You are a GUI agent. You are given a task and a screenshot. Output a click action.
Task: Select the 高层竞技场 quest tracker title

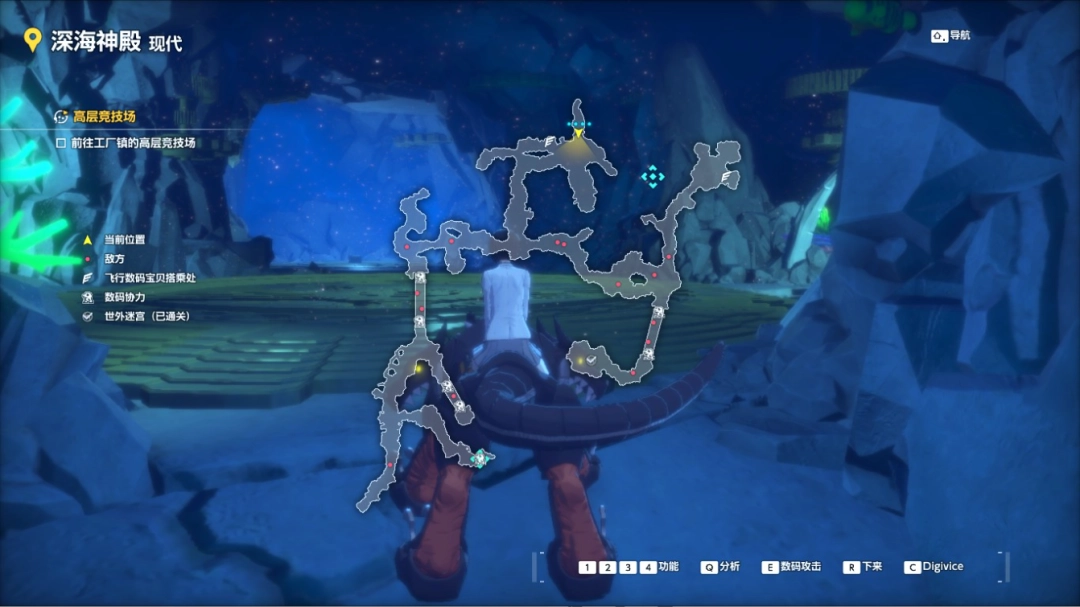(104, 117)
